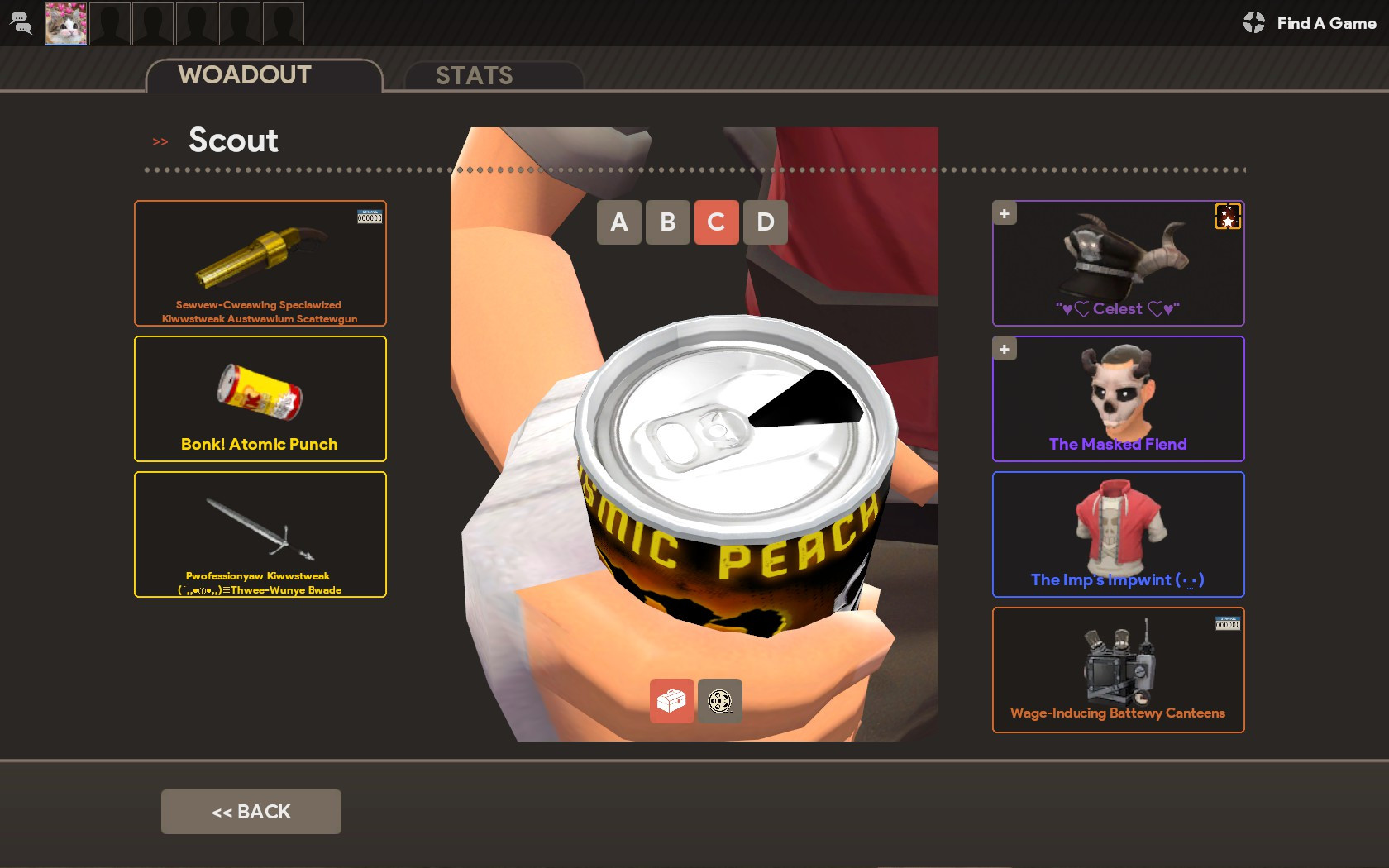This screenshot has height=868, width=1389.
Task: Toggle the plus on the Celest hat slot
Action: (x=1004, y=213)
